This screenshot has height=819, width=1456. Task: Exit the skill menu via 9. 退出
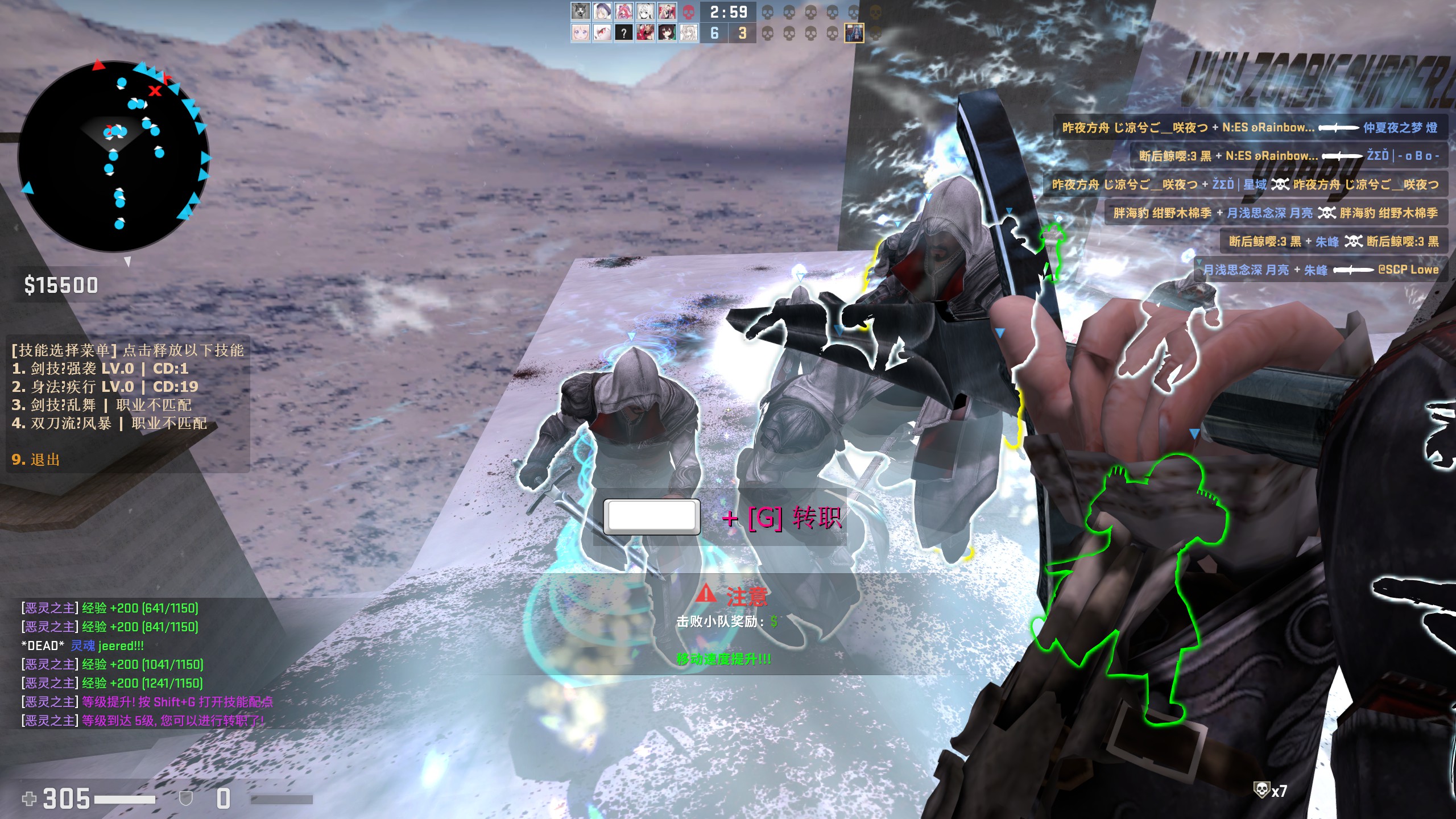point(36,460)
